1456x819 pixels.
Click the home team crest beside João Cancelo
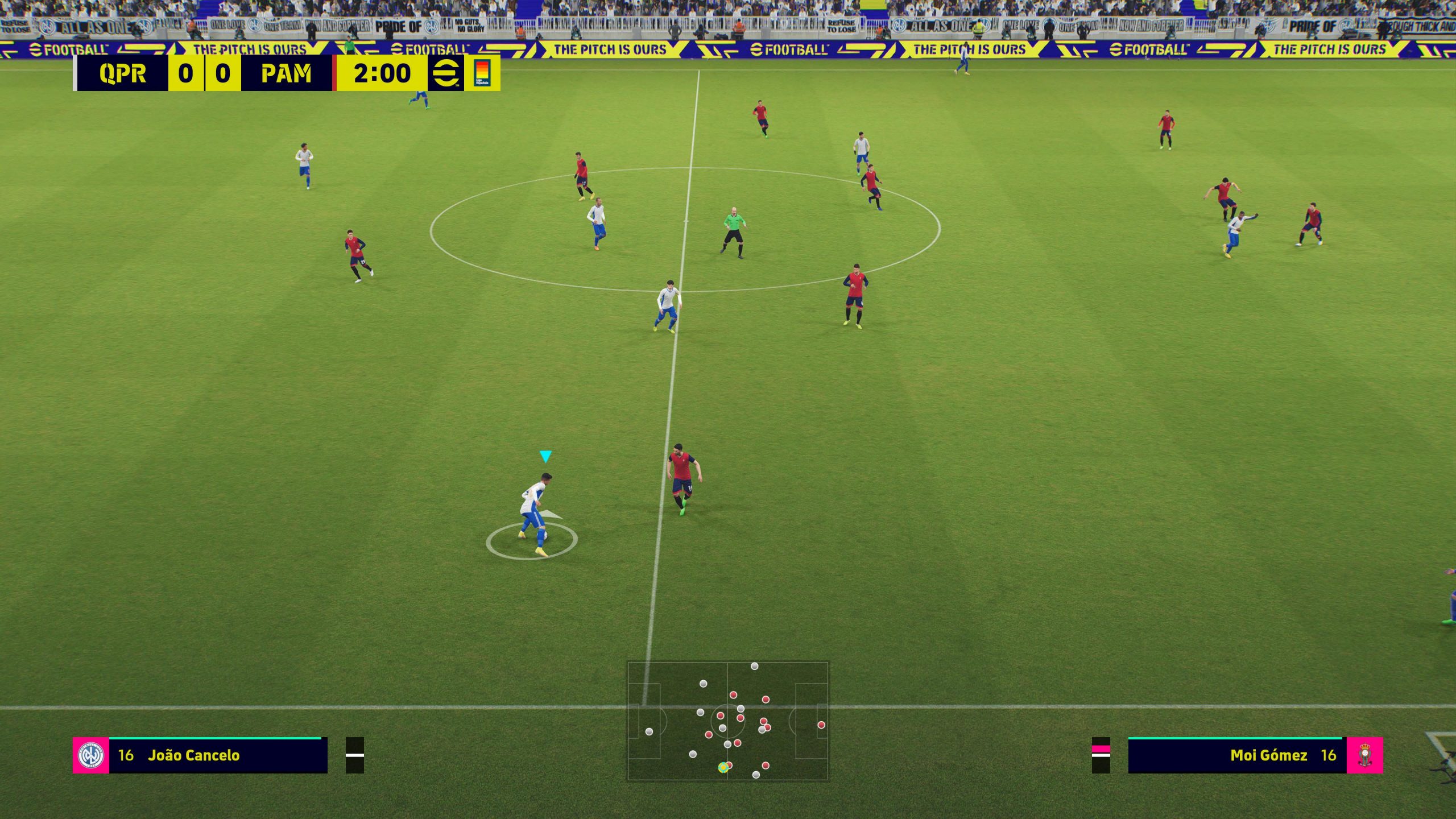(x=91, y=755)
